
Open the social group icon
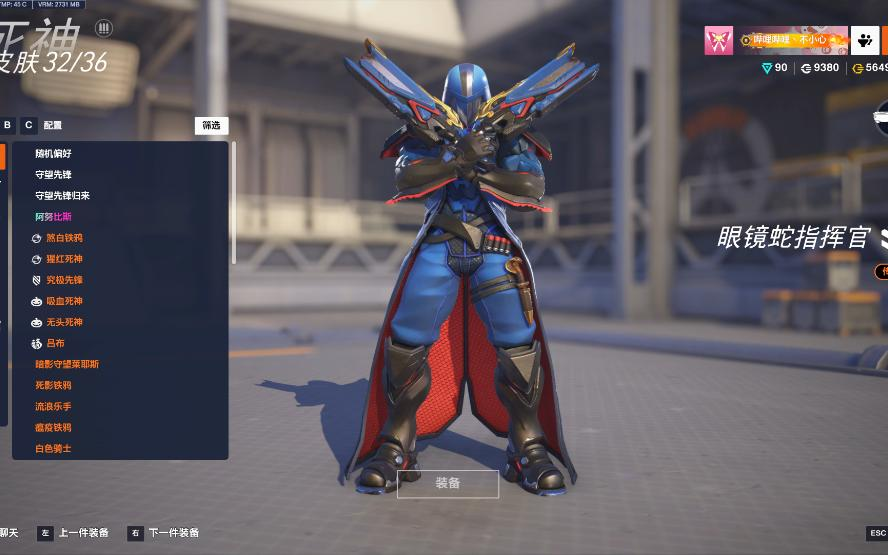coord(865,41)
